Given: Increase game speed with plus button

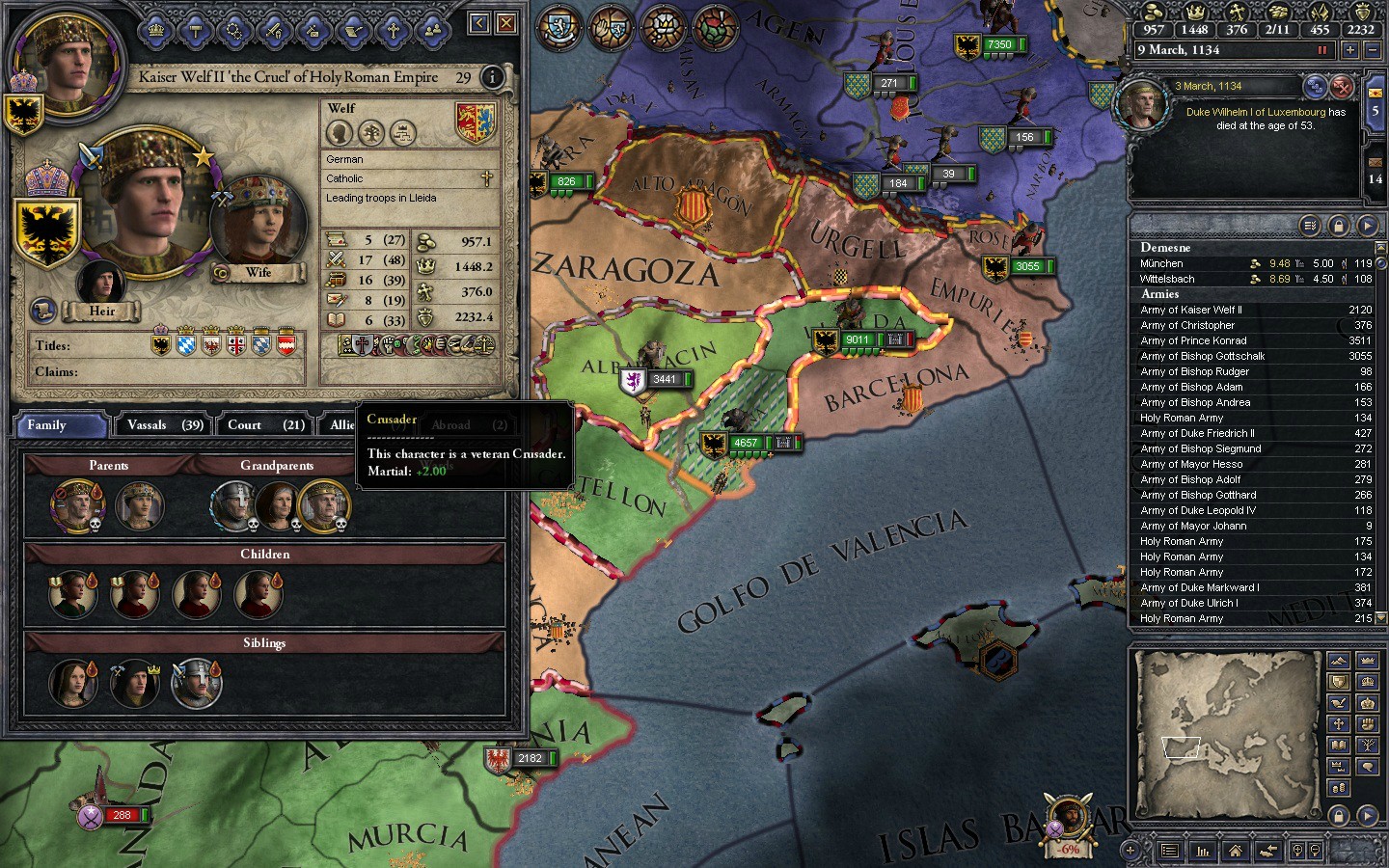Looking at the screenshot, I should click(x=1349, y=50).
